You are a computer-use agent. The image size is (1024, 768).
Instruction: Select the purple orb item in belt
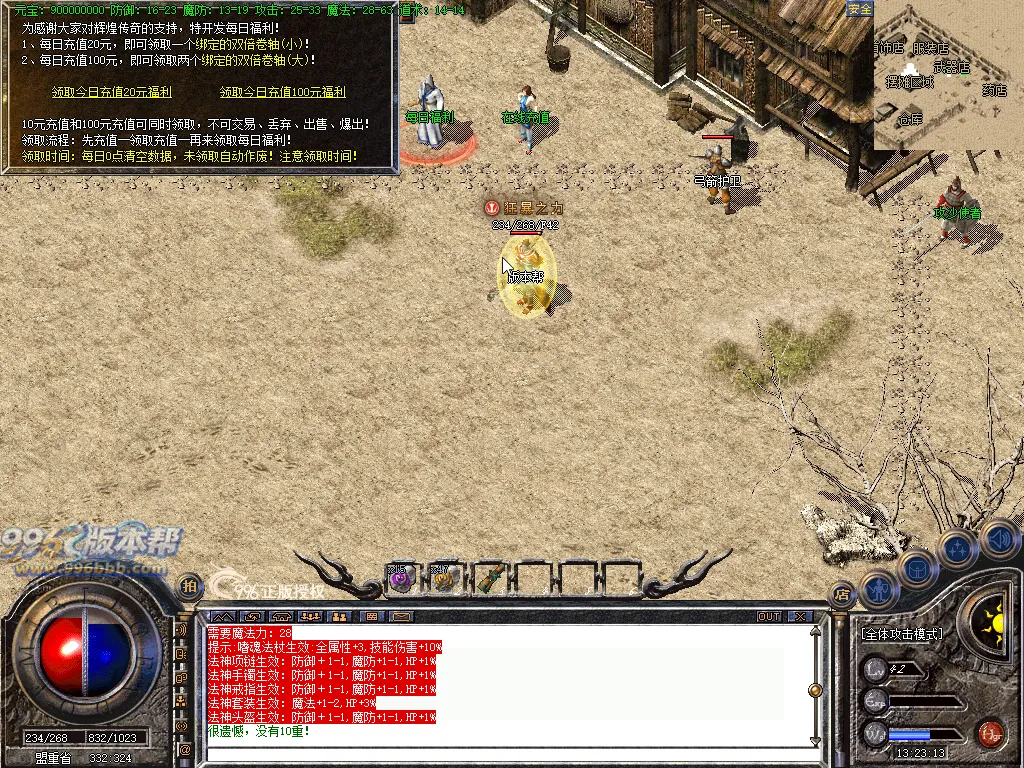tap(400, 578)
